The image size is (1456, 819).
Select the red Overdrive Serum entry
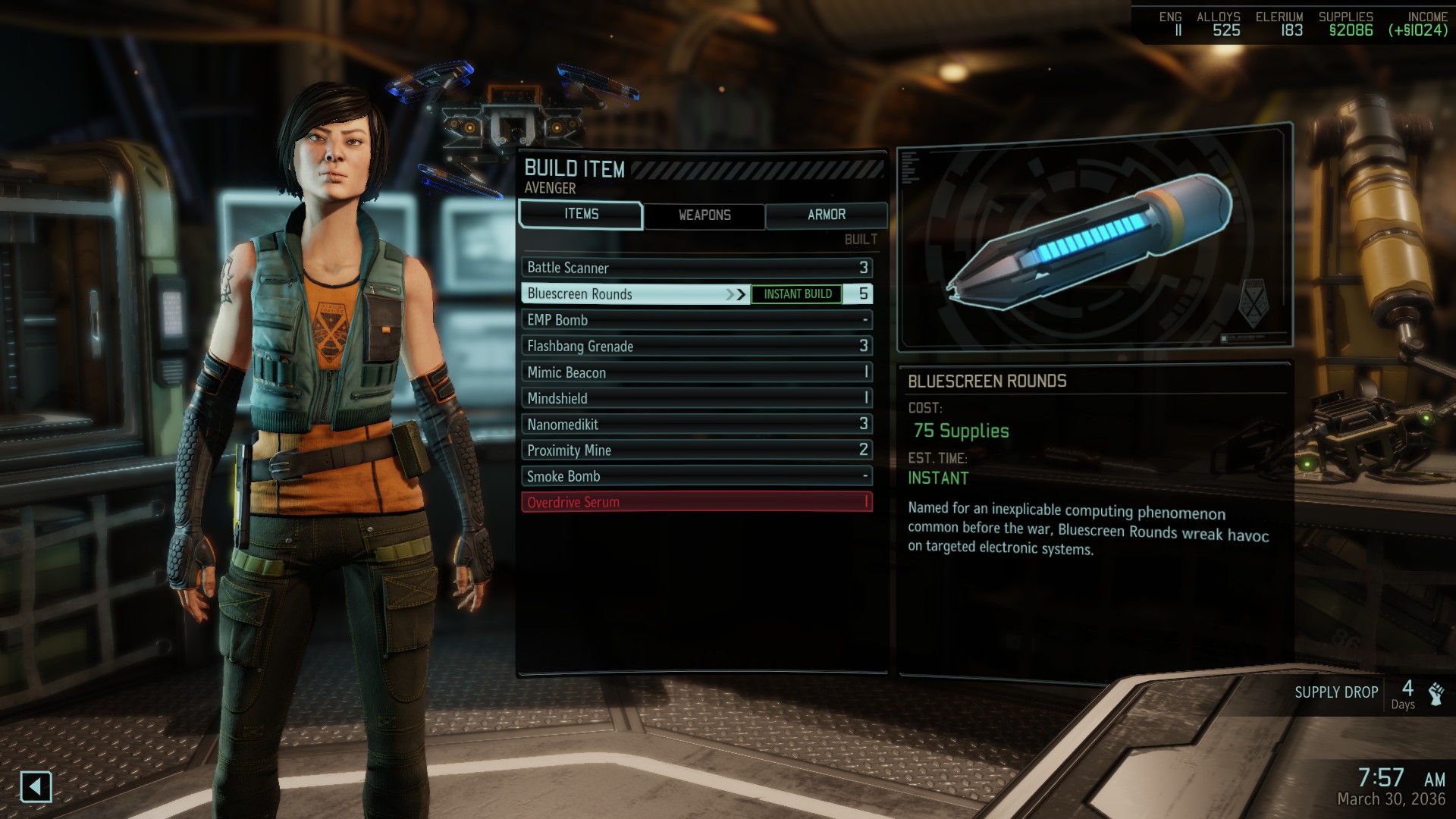pos(696,502)
